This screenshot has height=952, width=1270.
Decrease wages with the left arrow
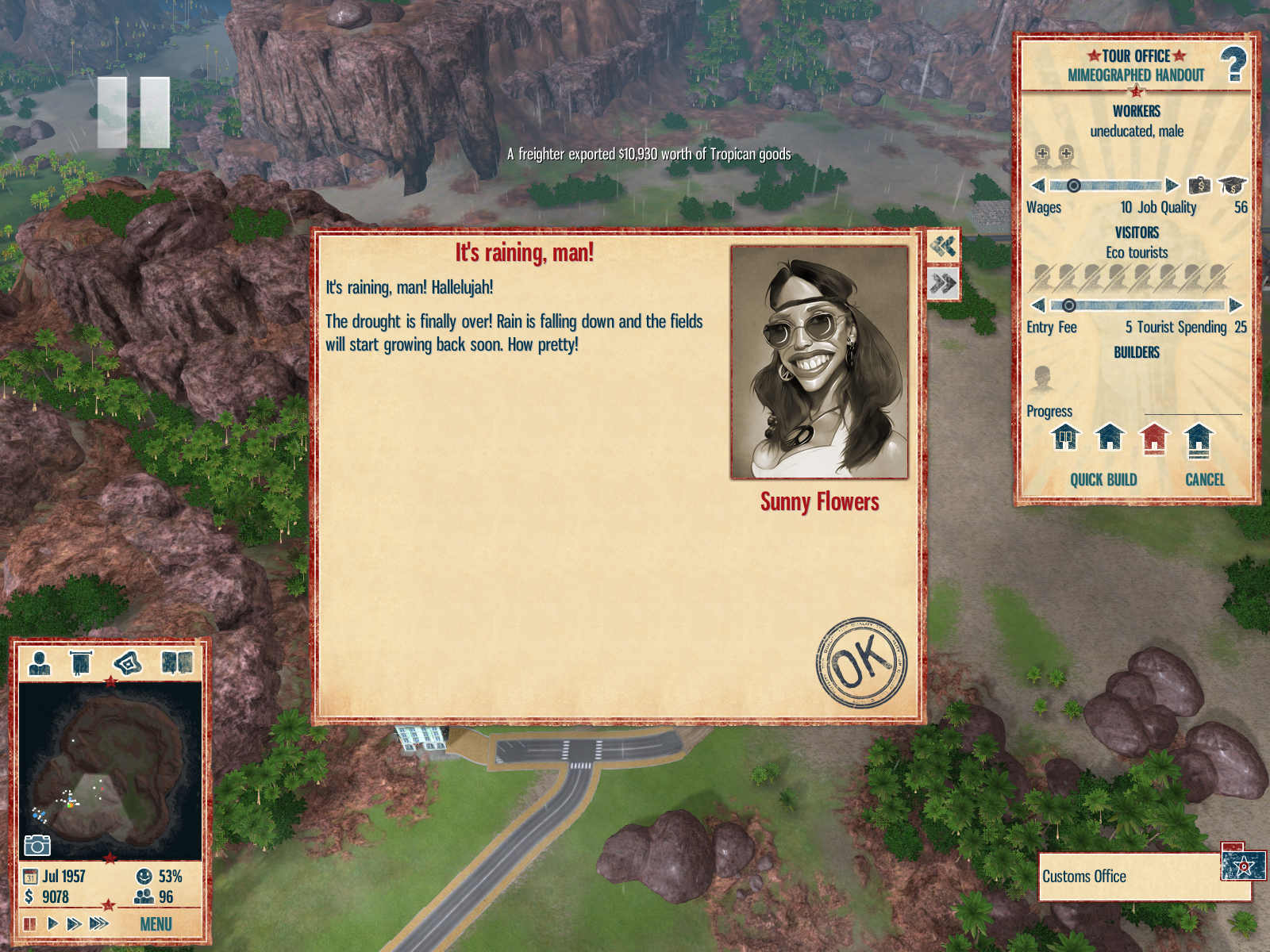click(1038, 186)
